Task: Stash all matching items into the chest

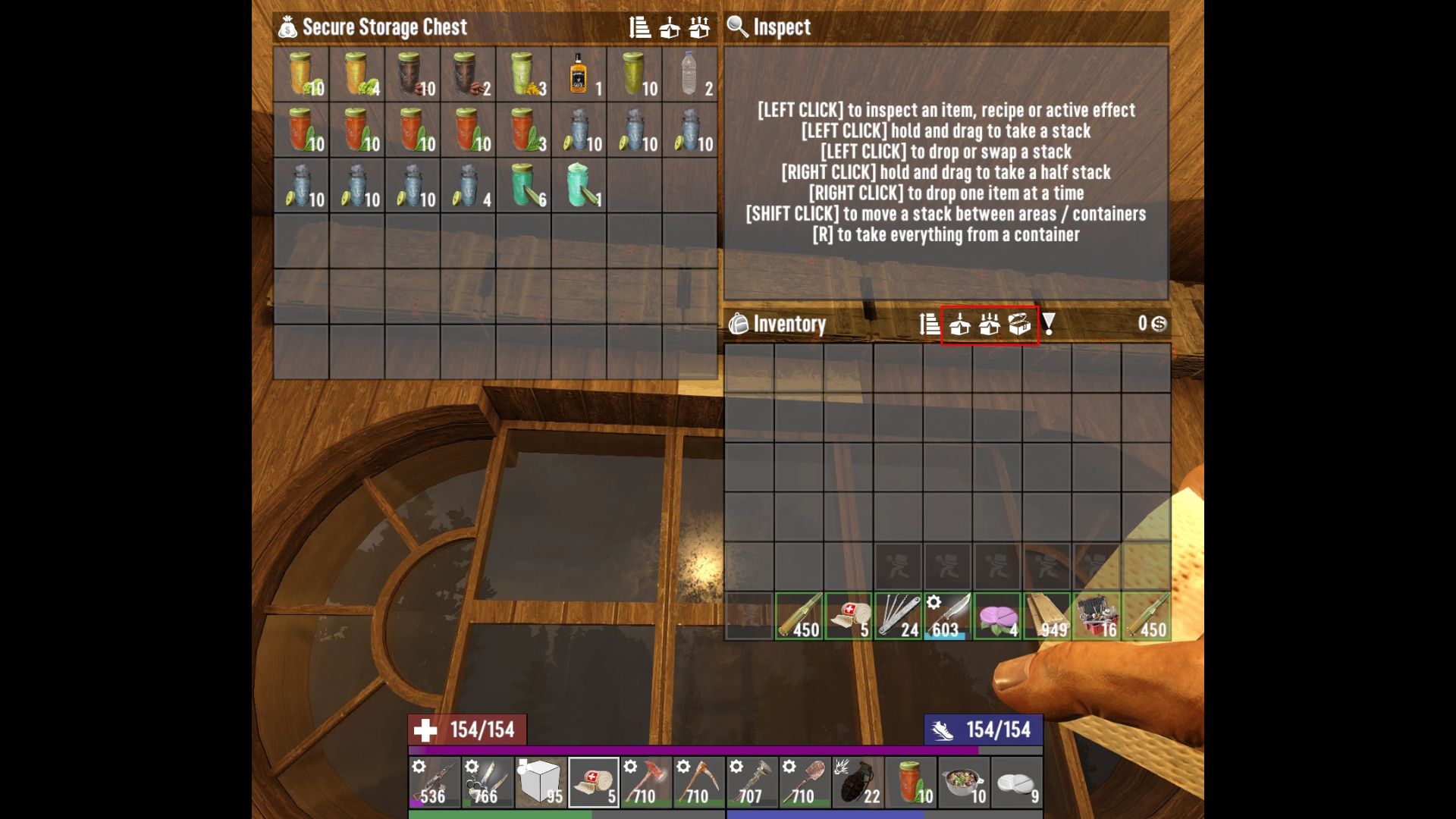Action: tap(988, 325)
